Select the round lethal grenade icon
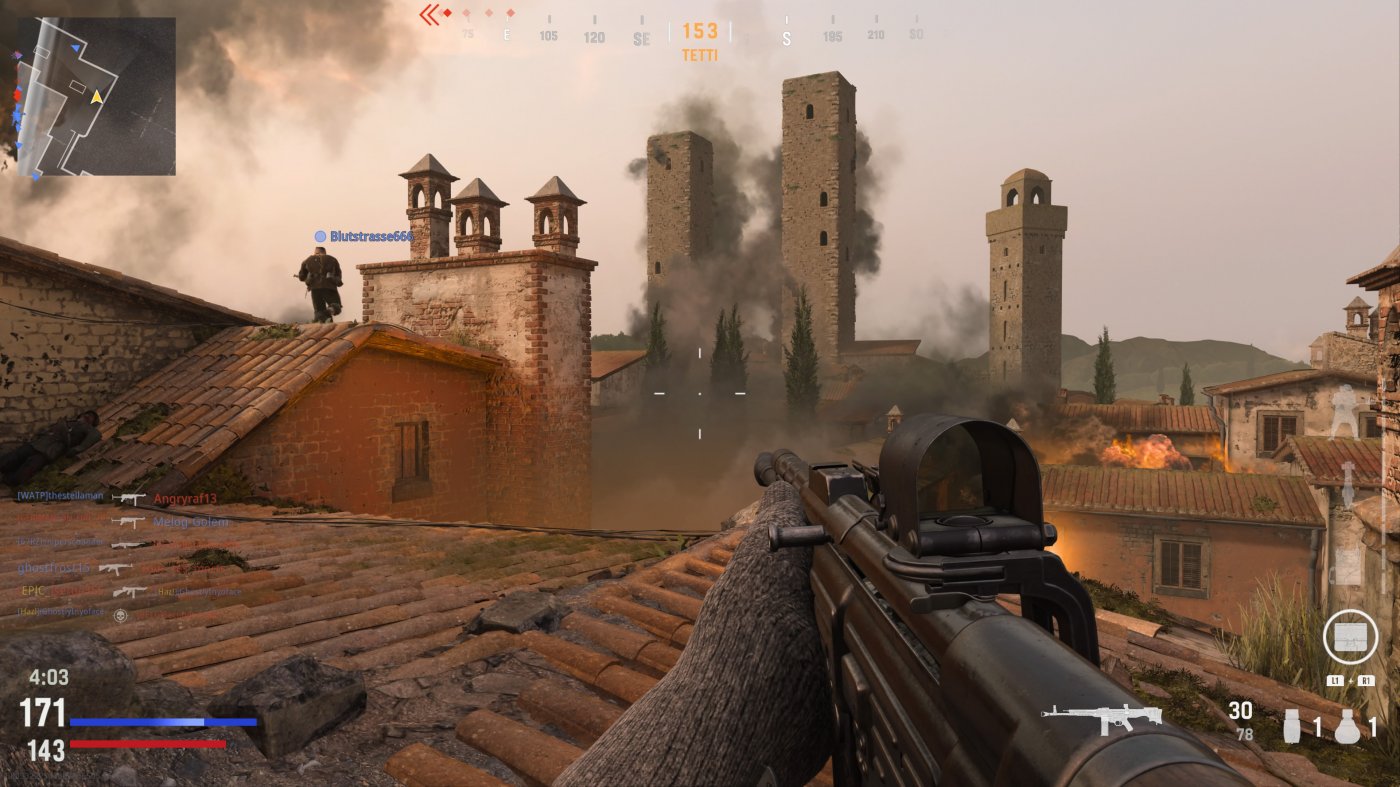 [1348, 726]
